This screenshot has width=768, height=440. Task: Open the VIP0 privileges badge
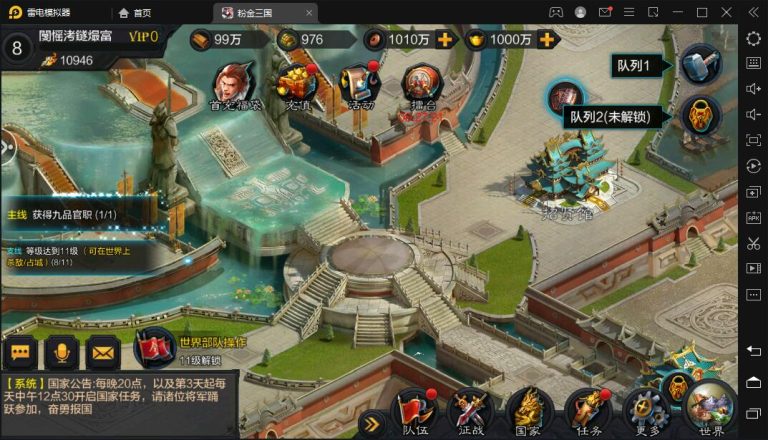(x=144, y=36)
